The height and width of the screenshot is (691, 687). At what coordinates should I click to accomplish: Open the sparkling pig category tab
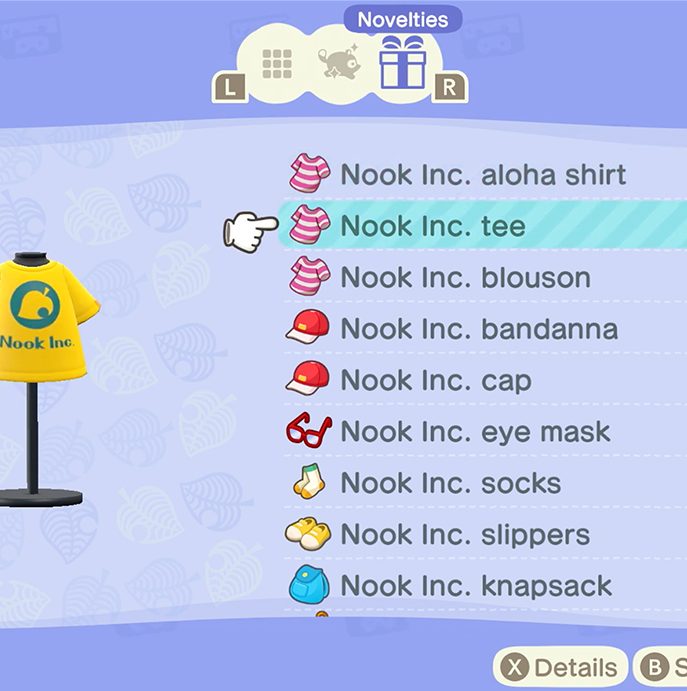[338, 64]
